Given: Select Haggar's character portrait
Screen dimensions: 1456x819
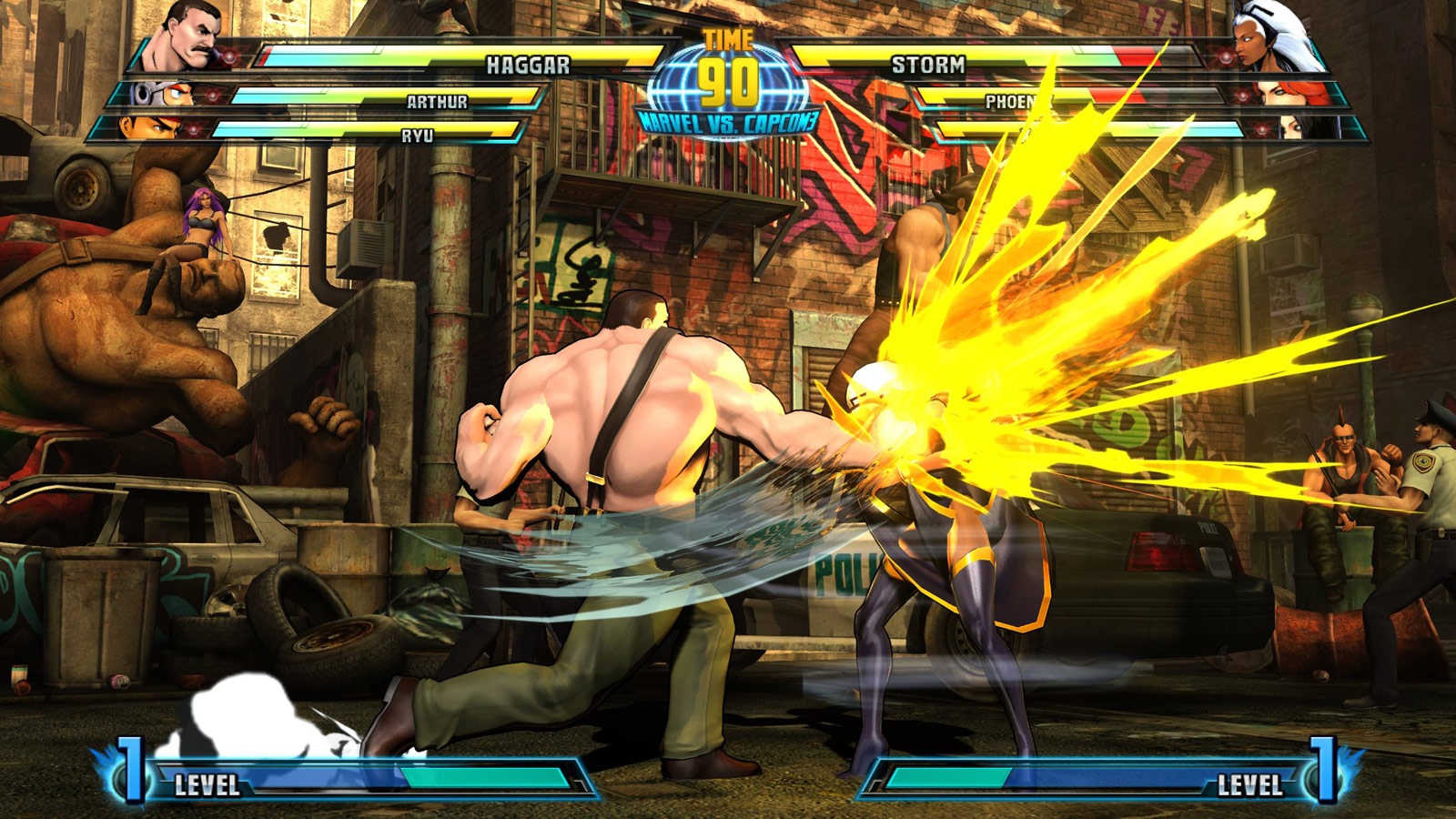Looking at the screenshot, I should pyautogui.click(x=187, y=36).
